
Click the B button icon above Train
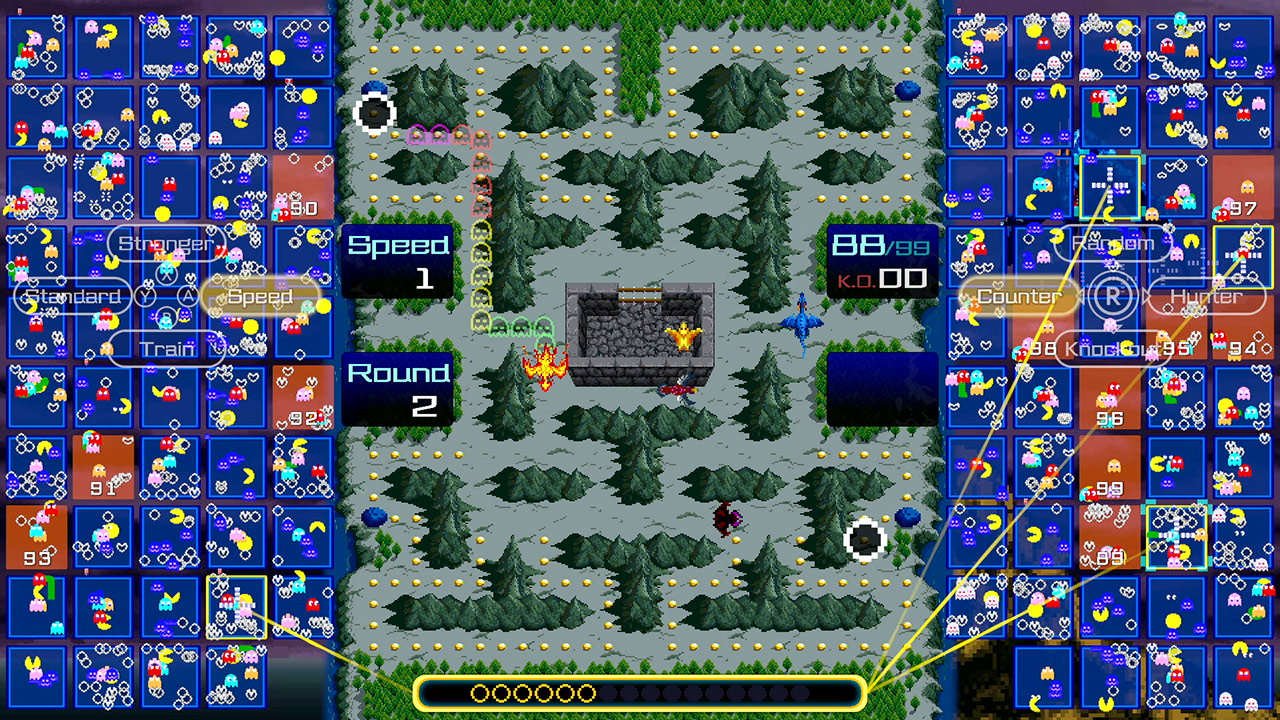coord(166,315)
